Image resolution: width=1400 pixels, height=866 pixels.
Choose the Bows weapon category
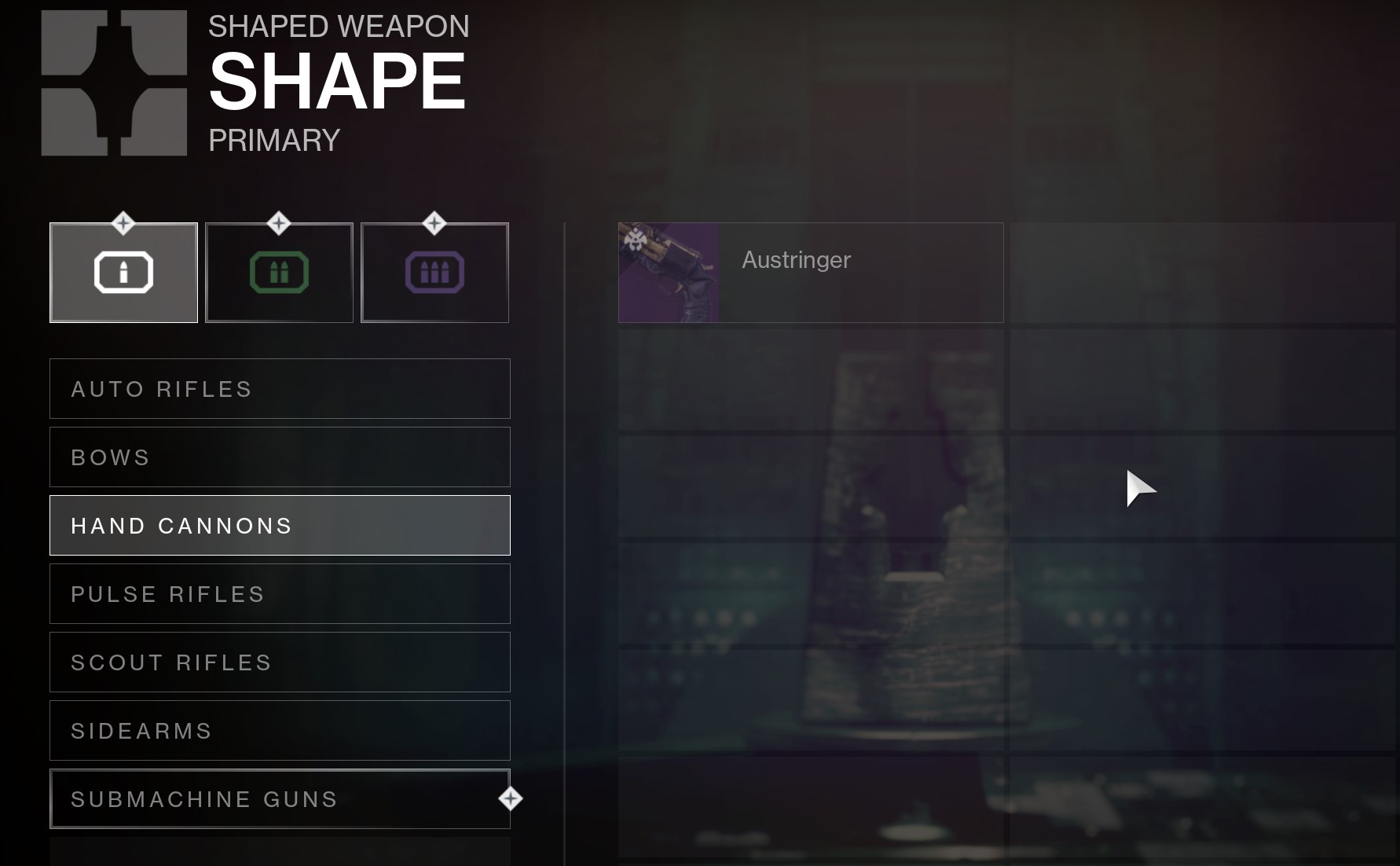click(280, 457)
